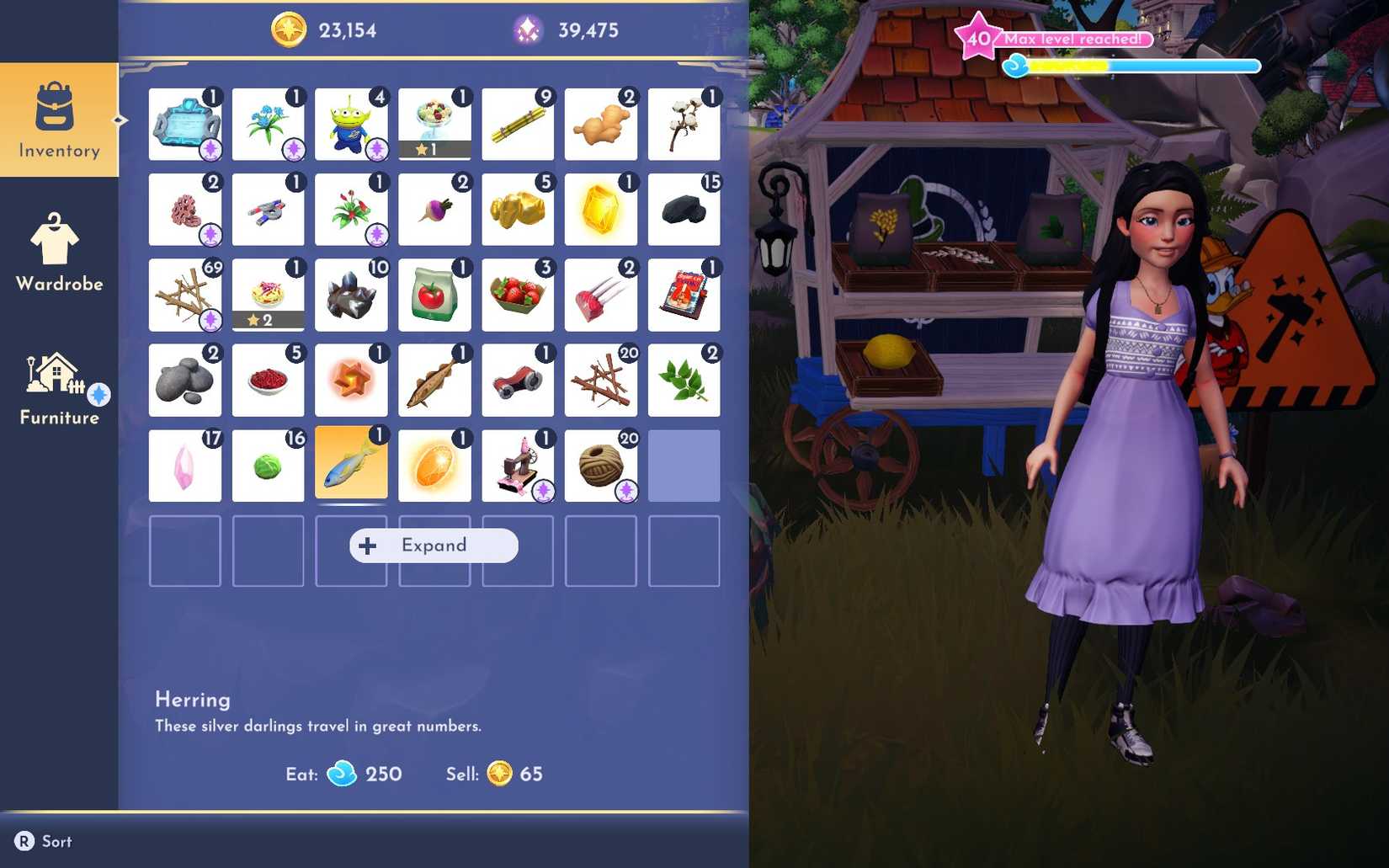Click the bowl of strawberries item
The image size is (1389, 868).
[518, 296]
